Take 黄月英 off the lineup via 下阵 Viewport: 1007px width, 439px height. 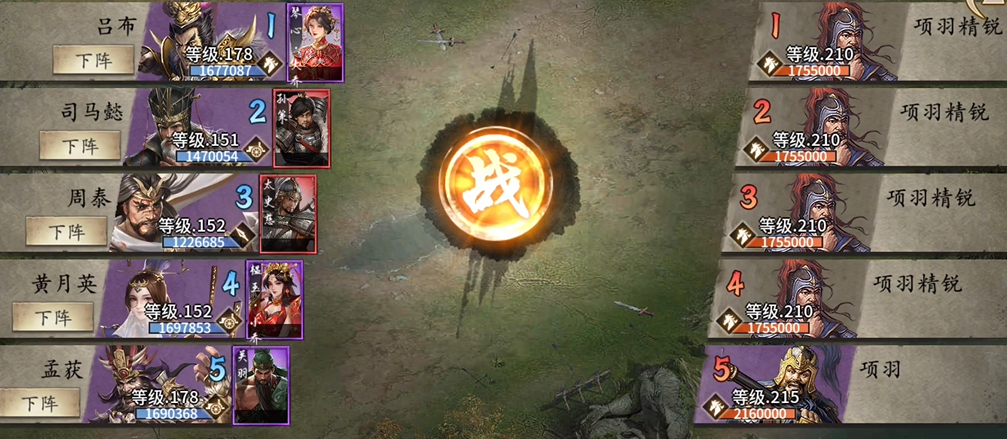(53, 317)
